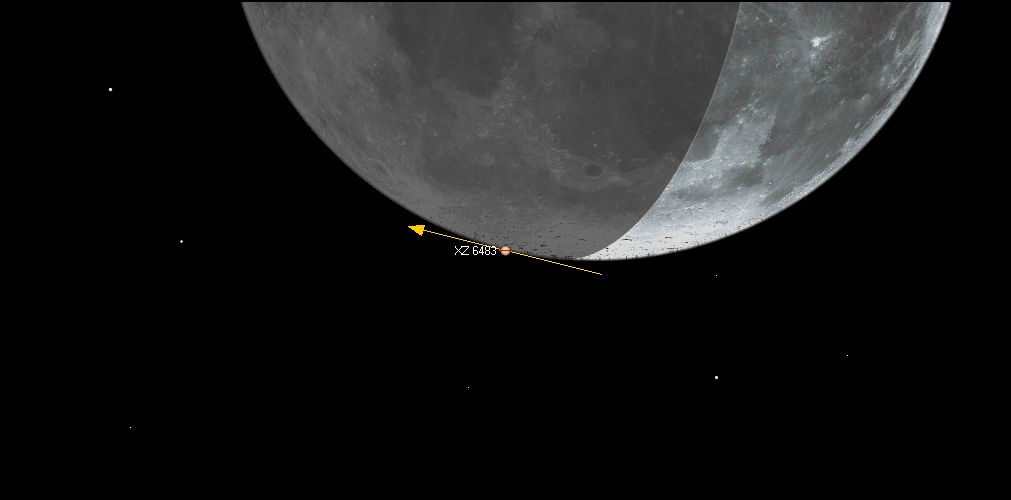Image resolution: width=1011 pixels, height=500 pixels.
Task: Select the XZ 6483 star marker
Action: click(x=505, y=251)
